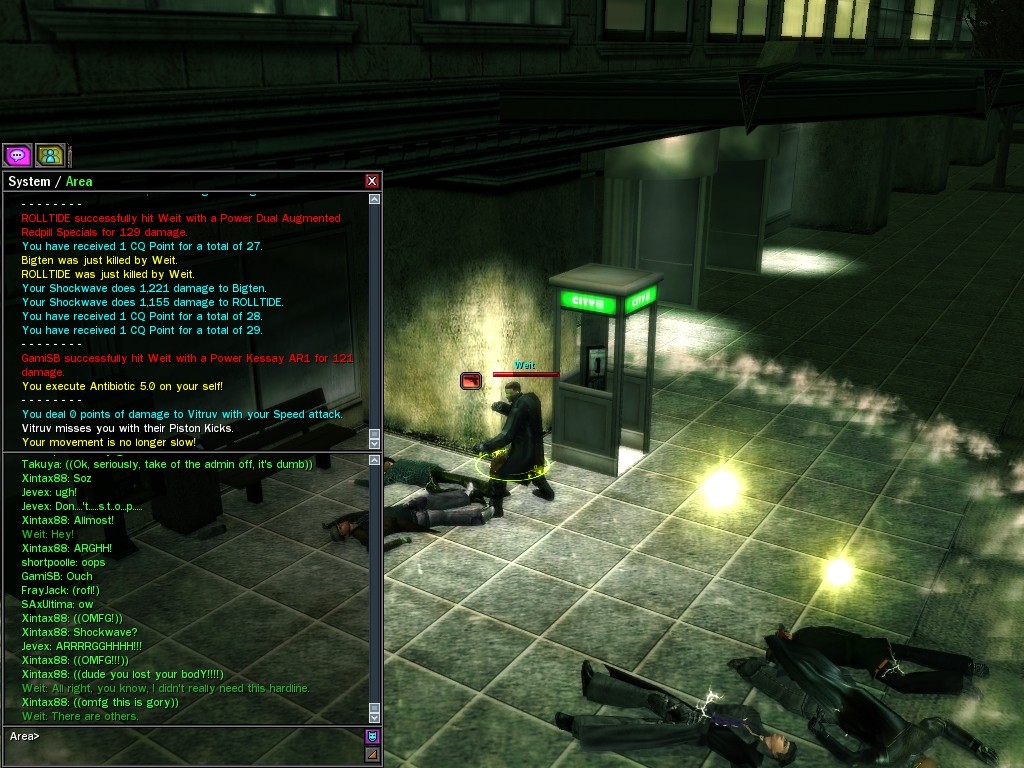Image resolution: width=1024 pixels, height=768 pixels.
Task: Click the red icon beside Weit's nameplate
Action: [x=471, y=381]
